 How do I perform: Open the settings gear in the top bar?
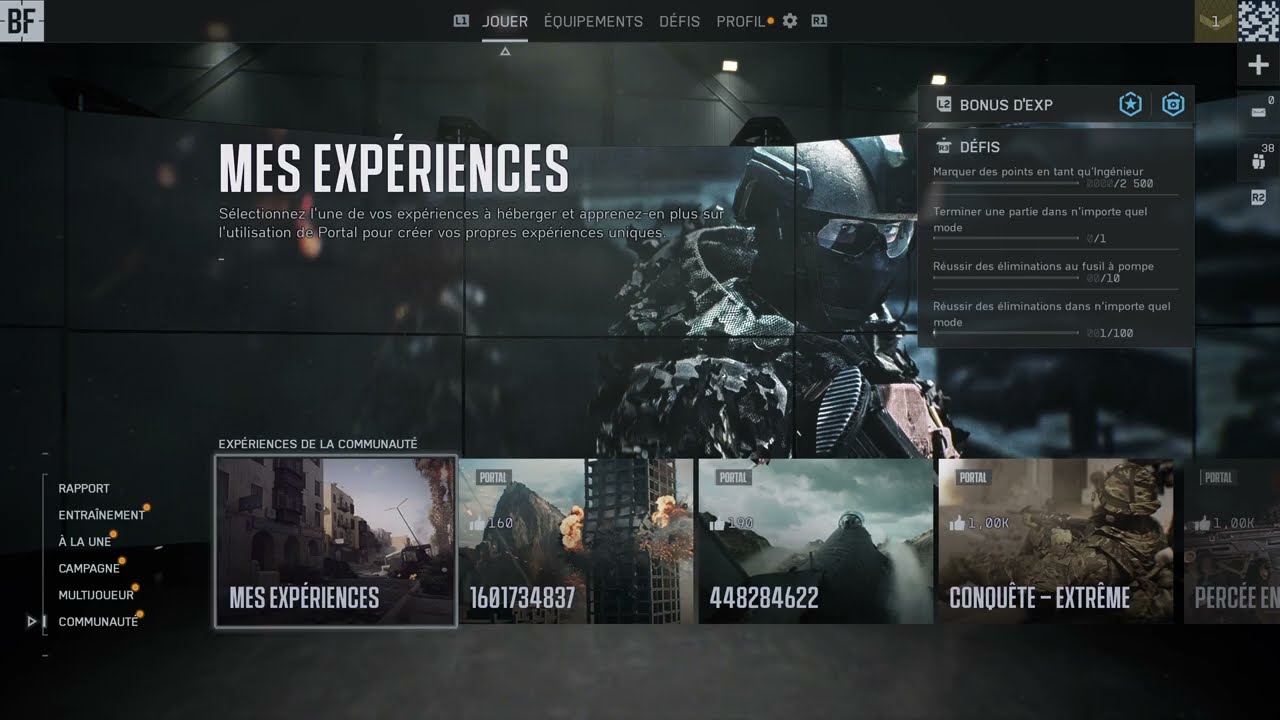point(789,20)
